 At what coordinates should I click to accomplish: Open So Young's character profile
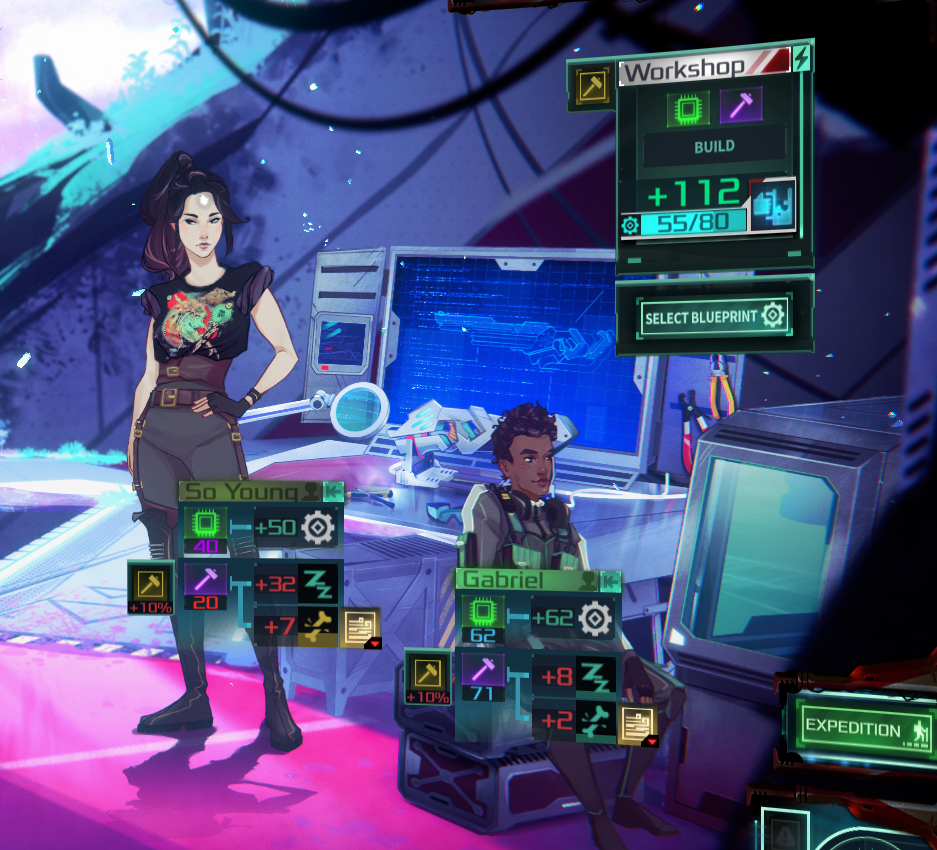tap(312, 491)
